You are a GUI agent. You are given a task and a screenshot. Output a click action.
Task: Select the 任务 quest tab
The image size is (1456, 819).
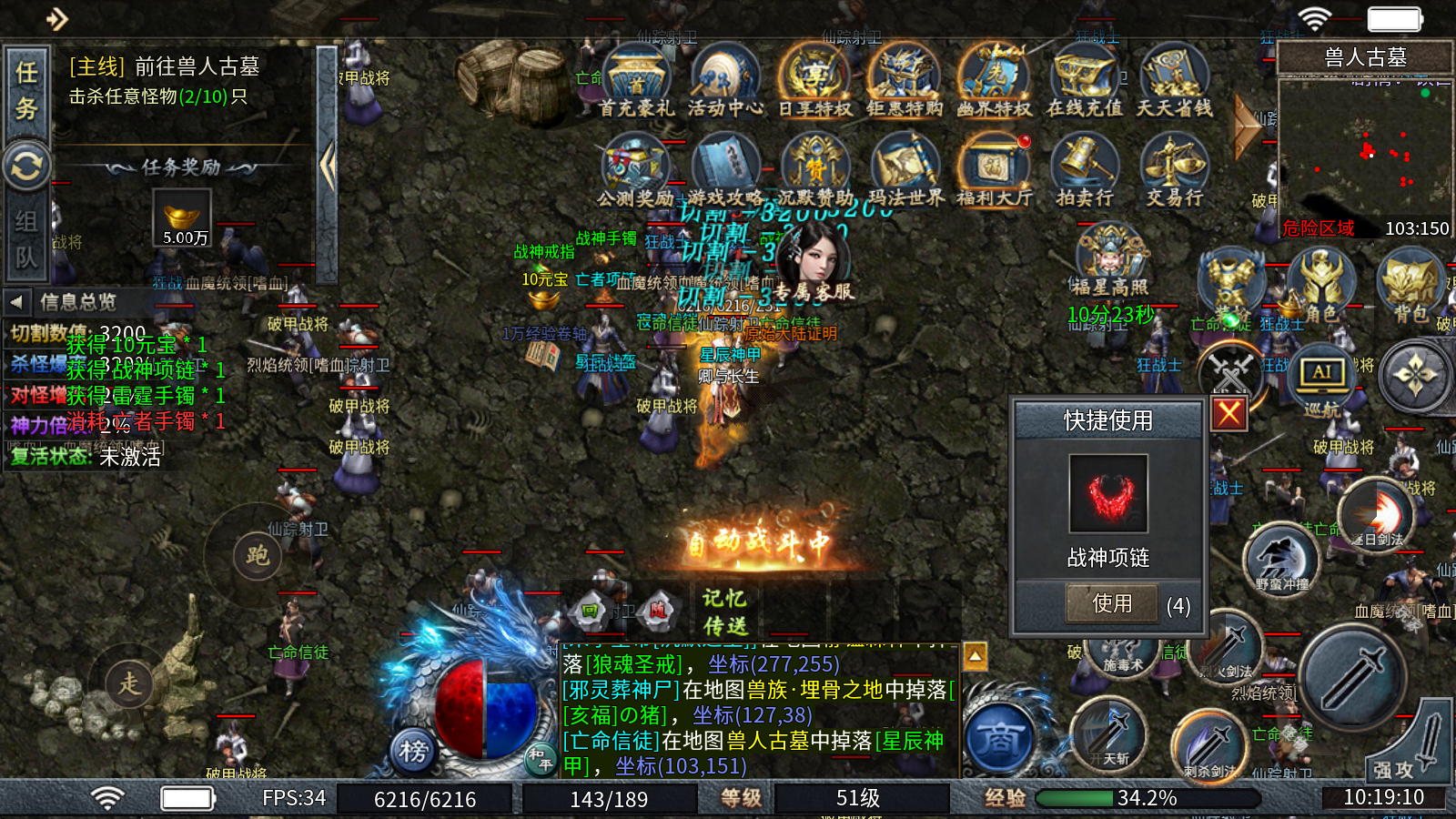click(x=26, y=91)
